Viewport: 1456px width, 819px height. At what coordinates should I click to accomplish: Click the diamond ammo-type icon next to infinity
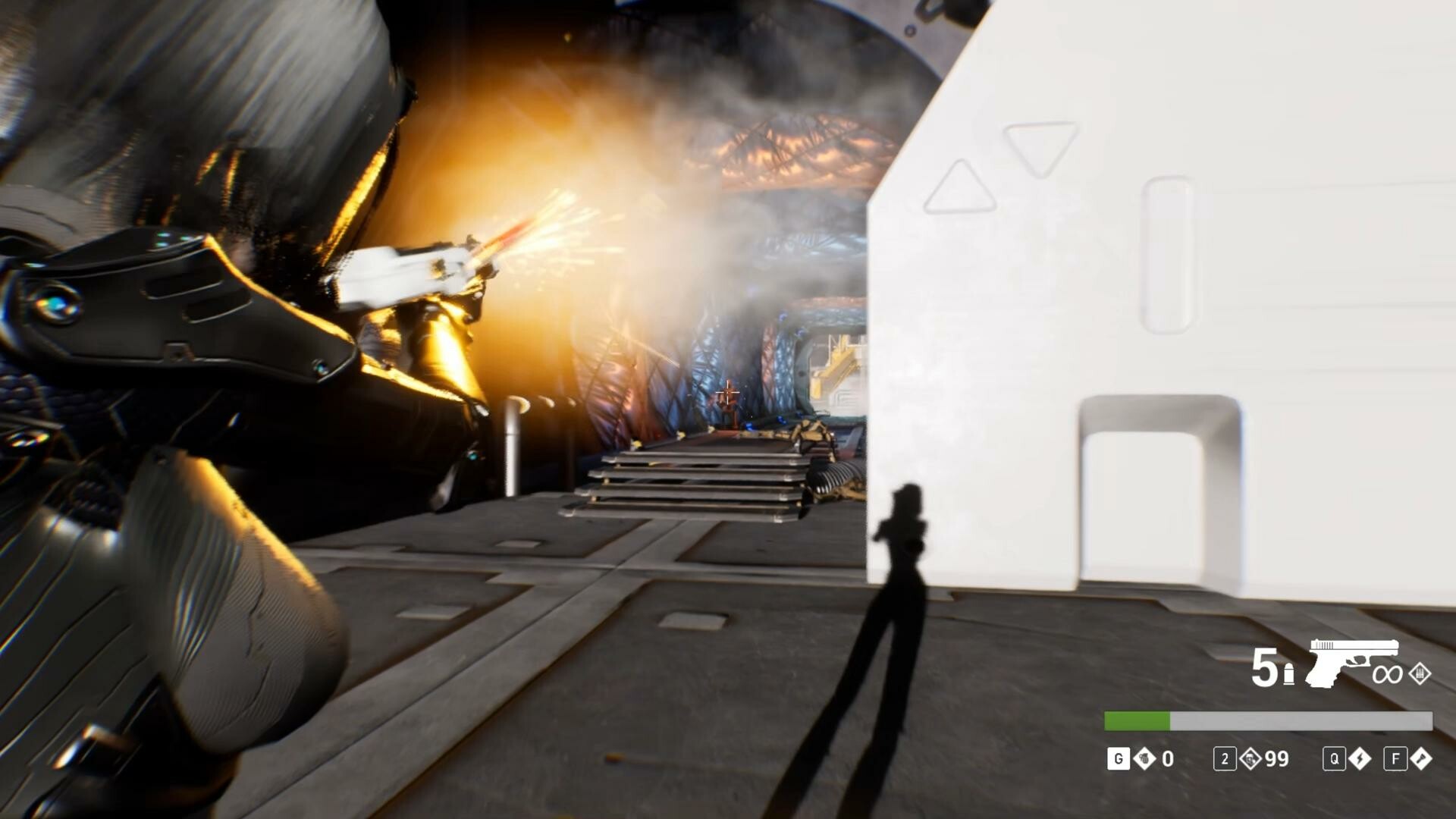pyautogui.click(x=1420, y=673)
